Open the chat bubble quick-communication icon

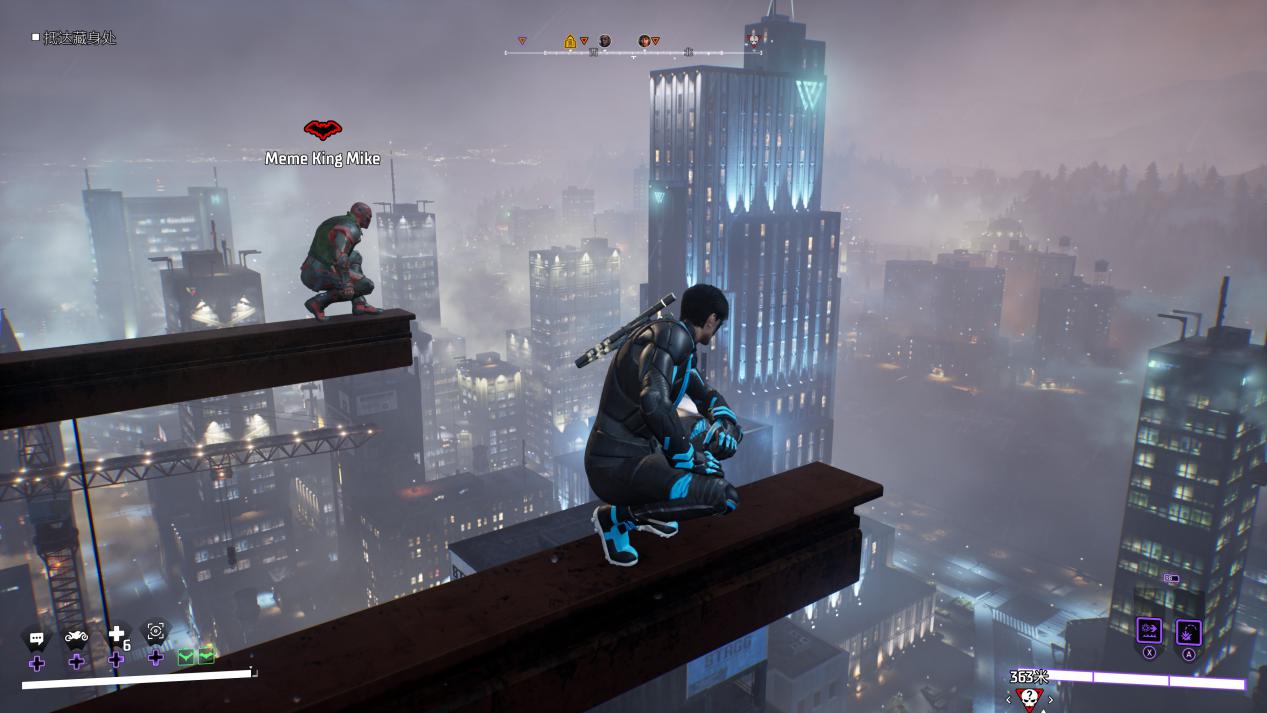click(x=36, y=638)
